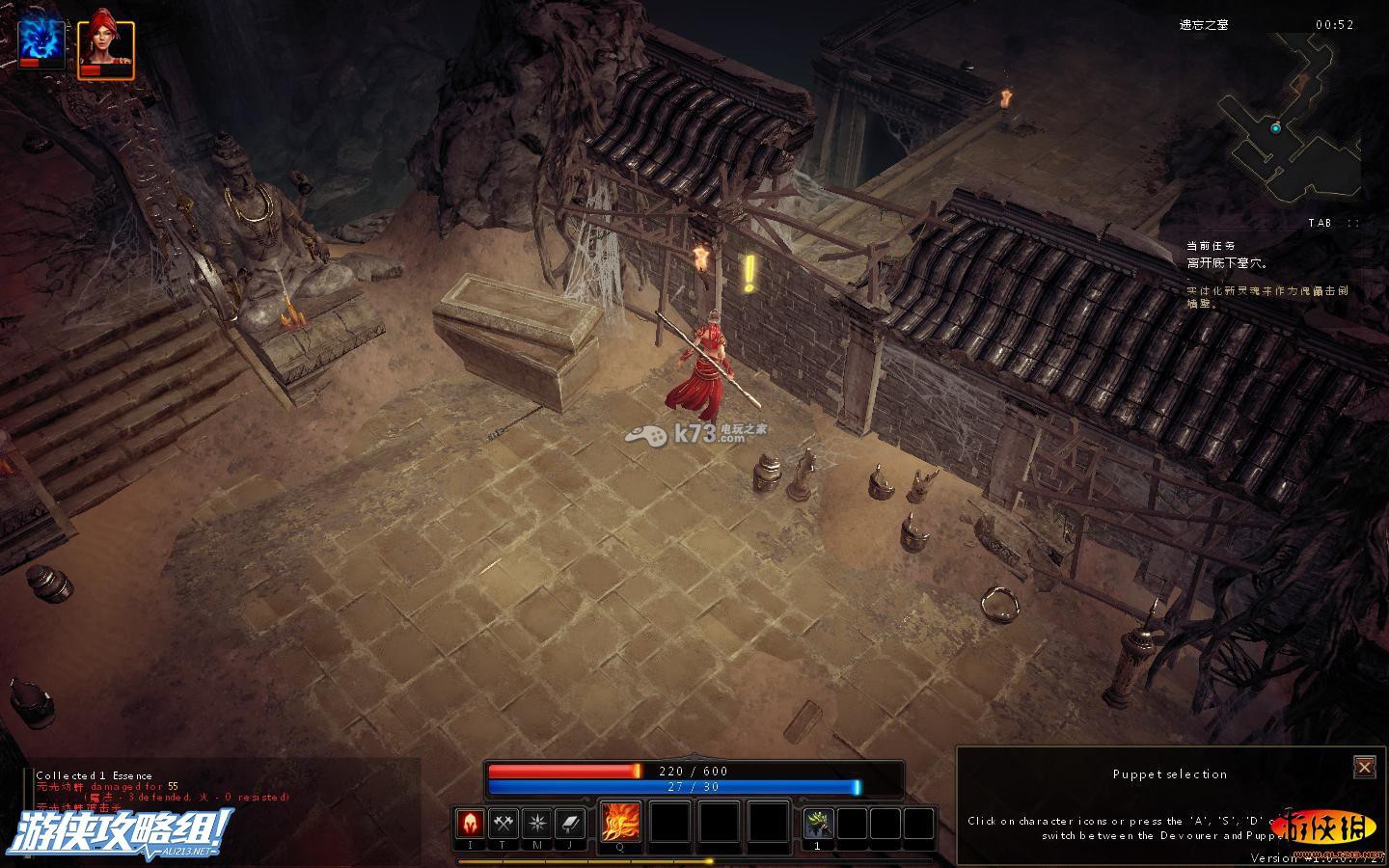
Task: Use the green item in slot 1
Action: pyautogui.click(x=819, y=824)
